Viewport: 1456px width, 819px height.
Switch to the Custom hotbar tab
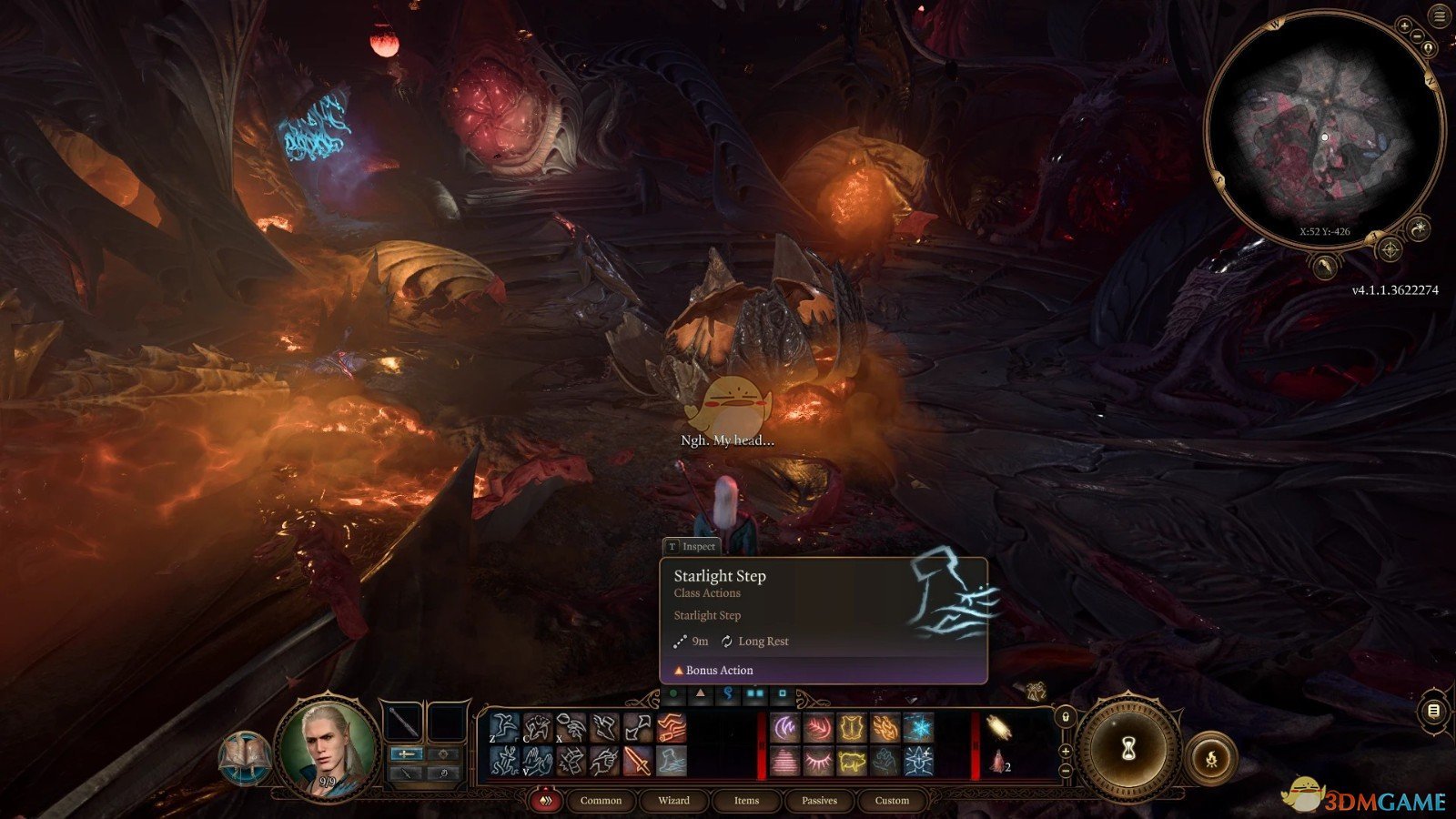tap(892, 800)
